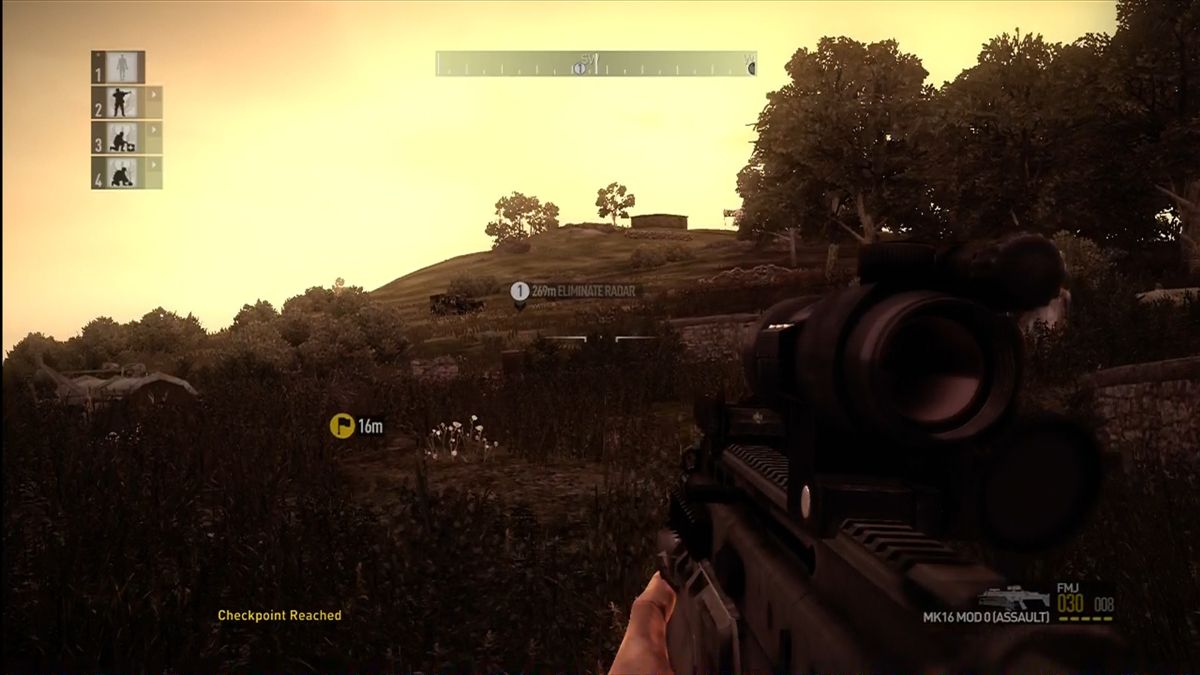Select the MK16 rifle weapon icon

click(x=1014, y=597)
